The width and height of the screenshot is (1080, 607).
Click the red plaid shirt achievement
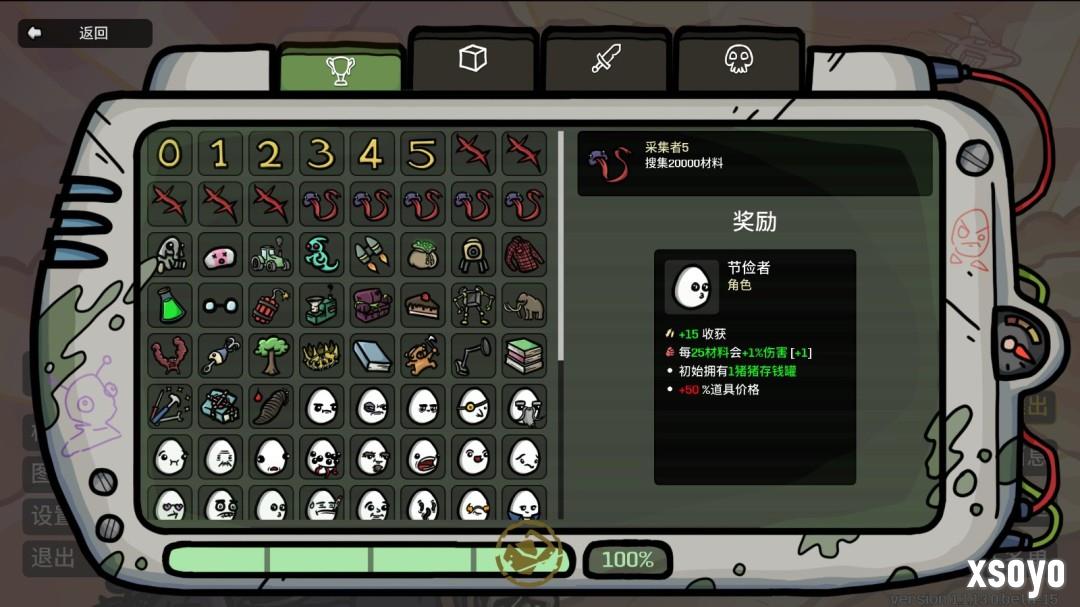click(524, 255)
